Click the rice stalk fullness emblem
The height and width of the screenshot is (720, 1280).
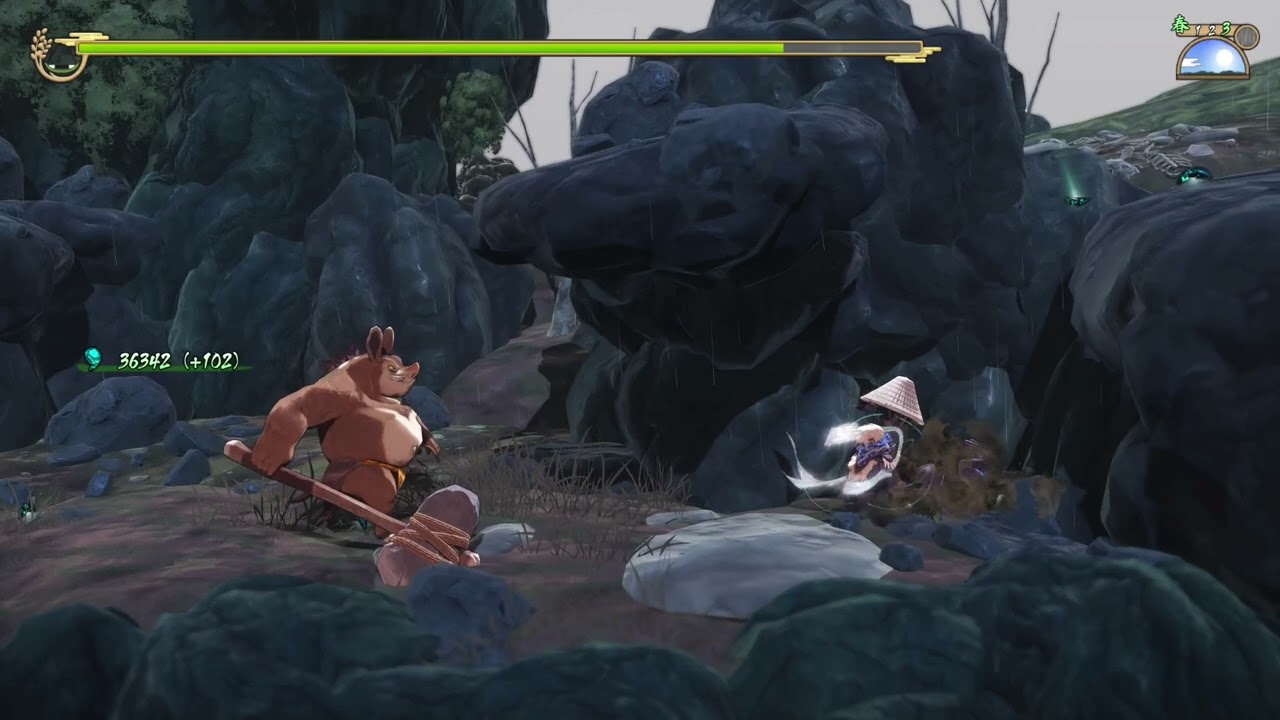pyautogui.click(x=57, y=56)
